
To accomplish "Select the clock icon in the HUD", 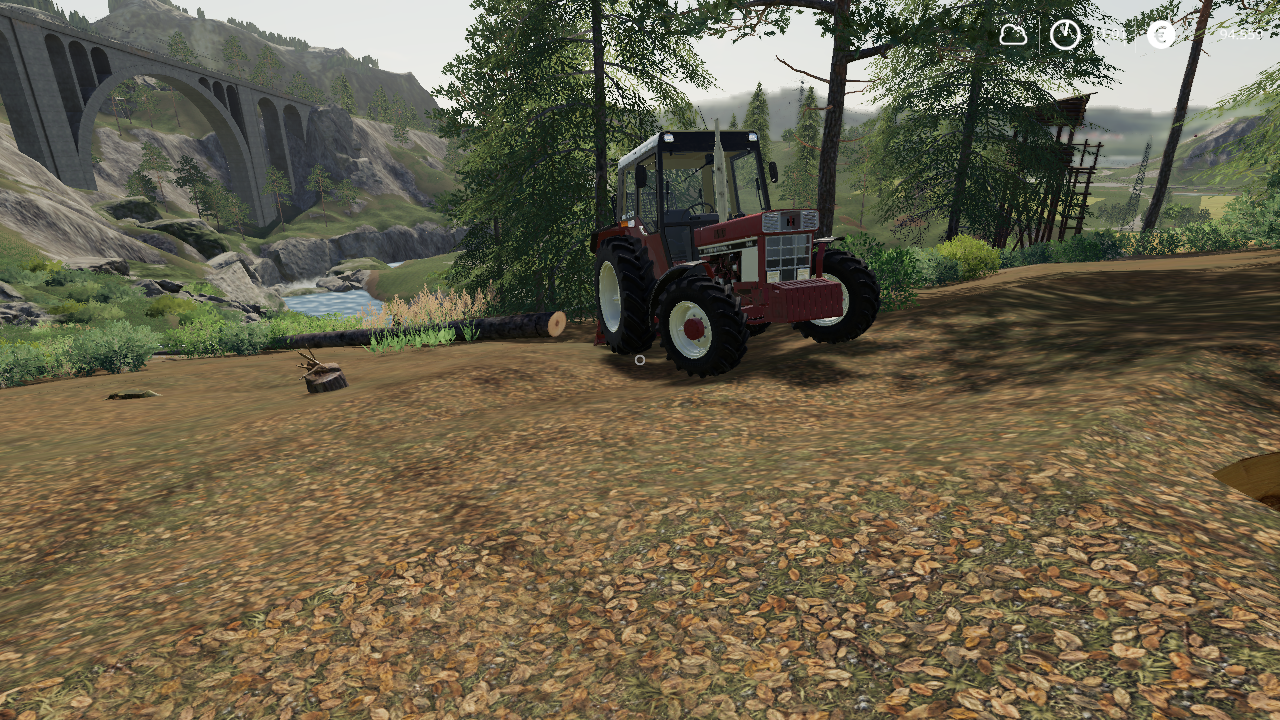I will pyautogui.click(x=1065, y=35).
